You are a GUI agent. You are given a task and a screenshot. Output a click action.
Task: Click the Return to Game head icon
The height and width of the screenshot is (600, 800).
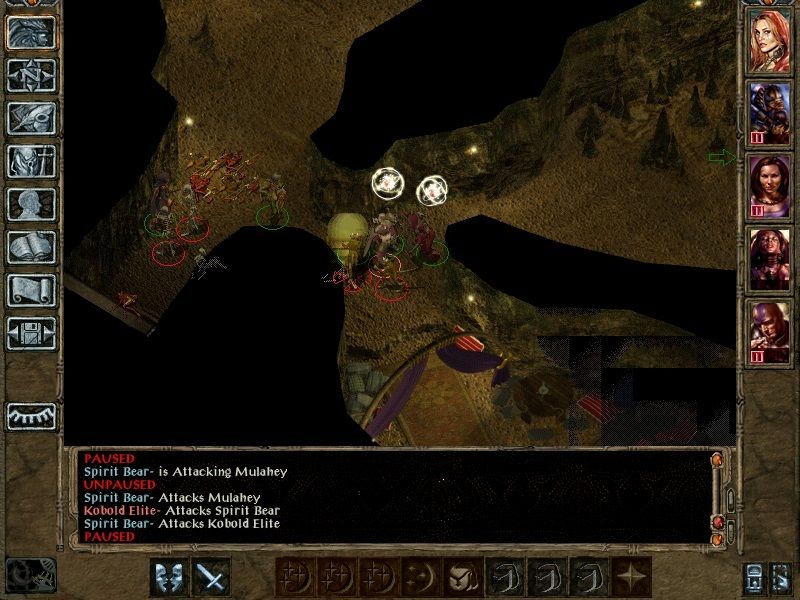[31, 32]
